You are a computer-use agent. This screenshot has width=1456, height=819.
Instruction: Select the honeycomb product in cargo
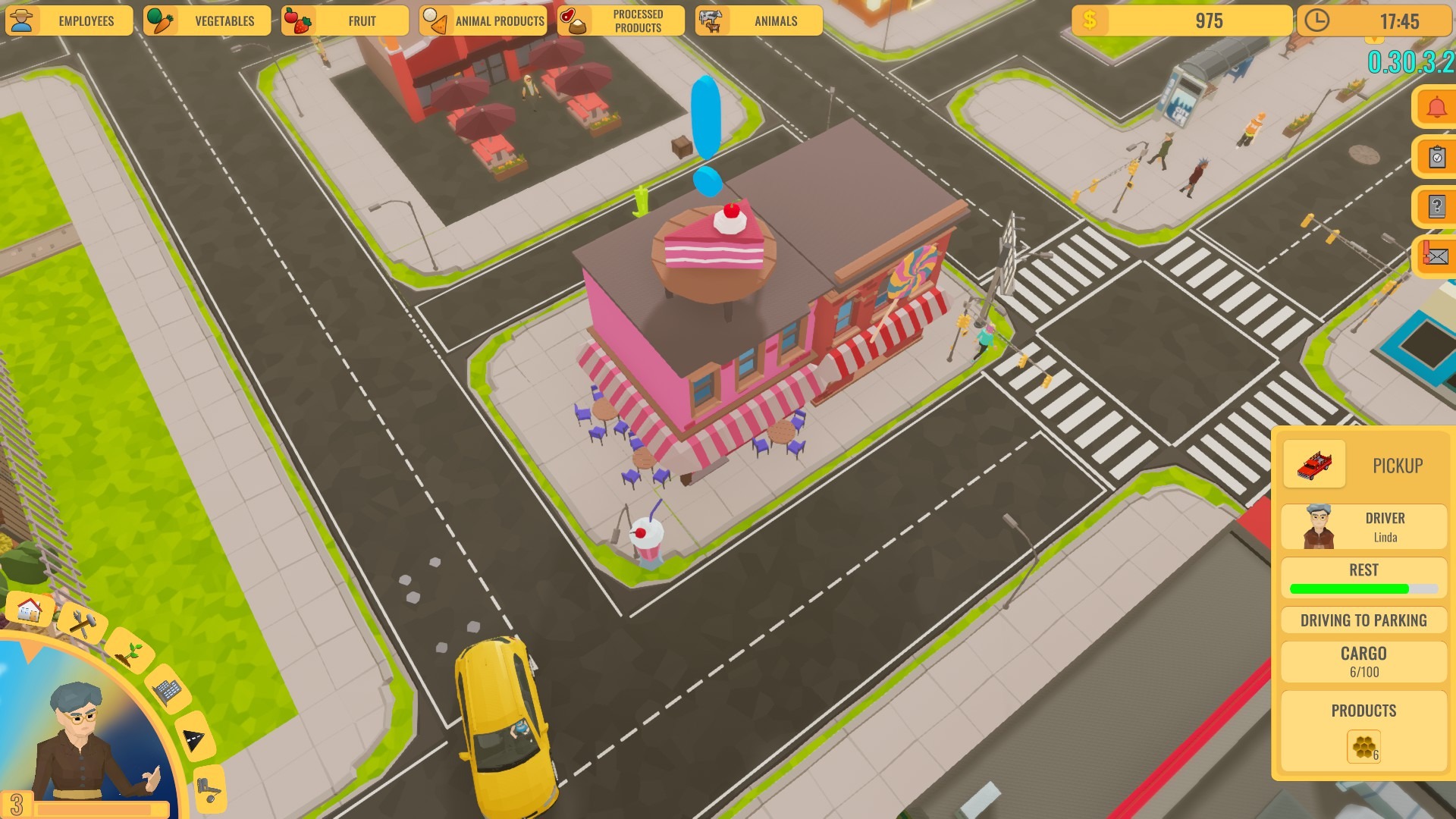pyautogui.click(x=1363, y=747)
